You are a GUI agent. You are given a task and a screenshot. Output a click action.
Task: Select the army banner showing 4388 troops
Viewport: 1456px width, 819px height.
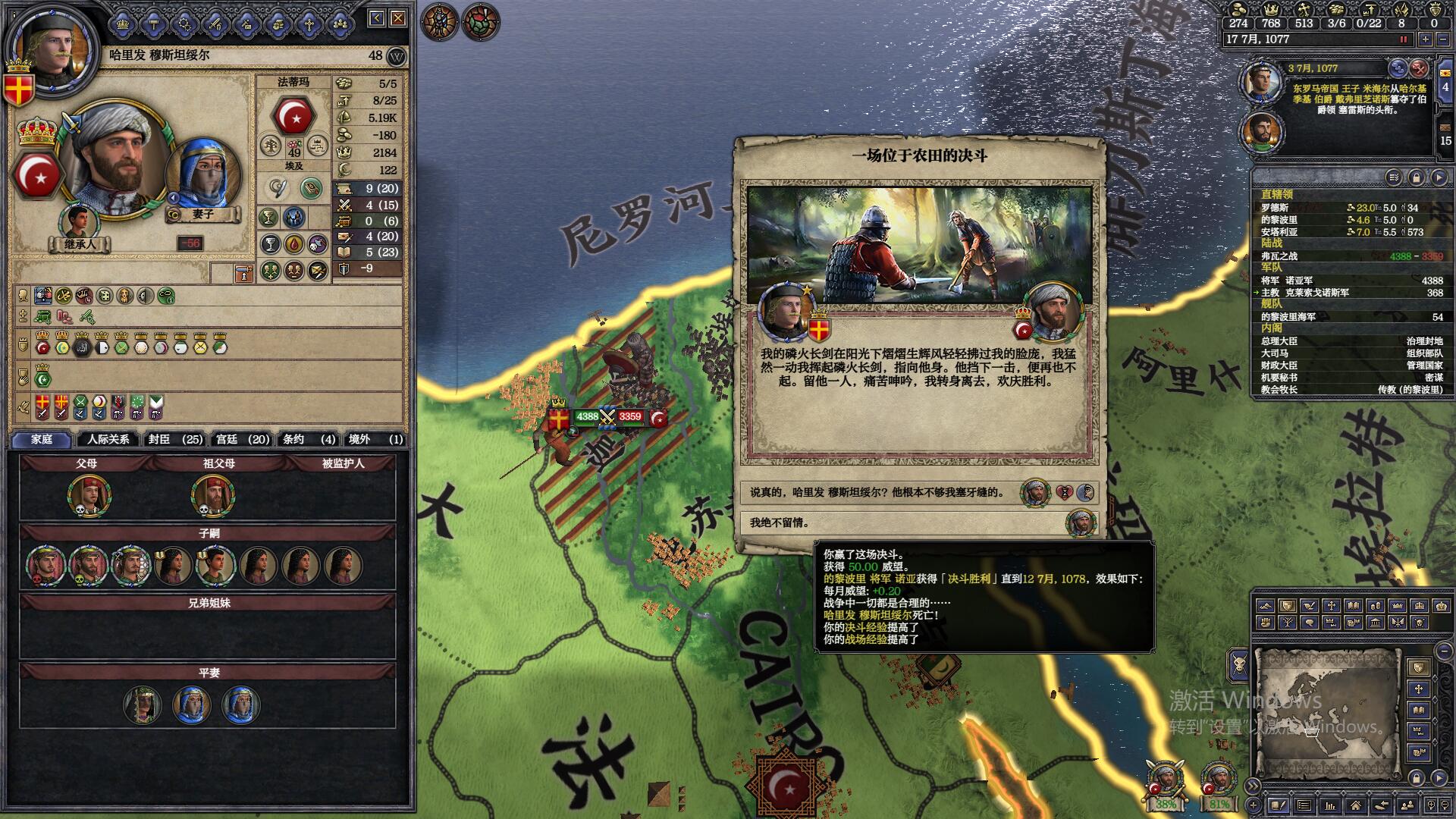[586, 416]
